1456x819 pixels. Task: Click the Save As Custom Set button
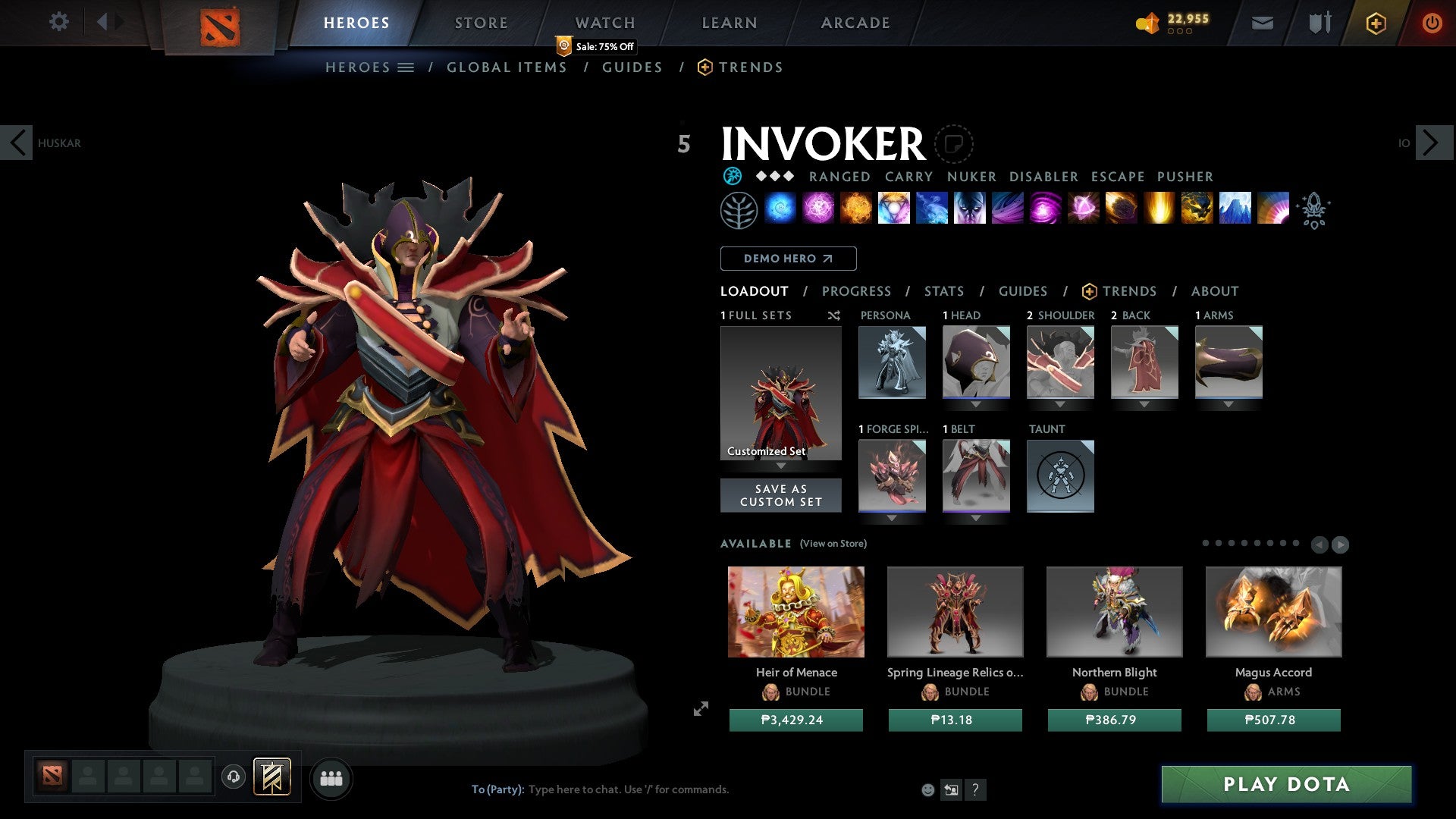pos(780,495)
